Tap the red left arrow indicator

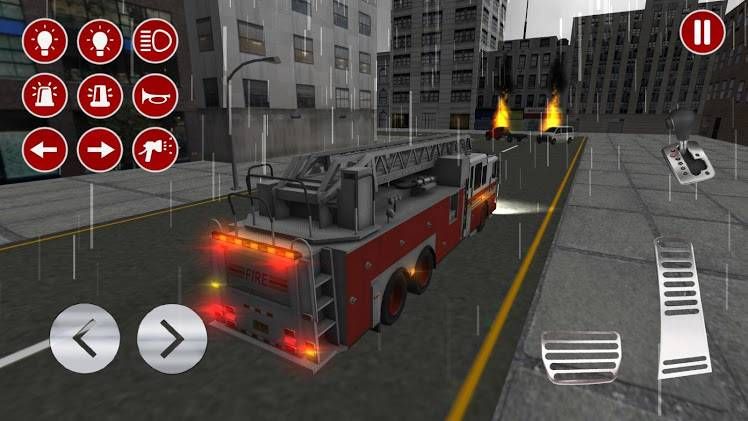coord(45,150)
